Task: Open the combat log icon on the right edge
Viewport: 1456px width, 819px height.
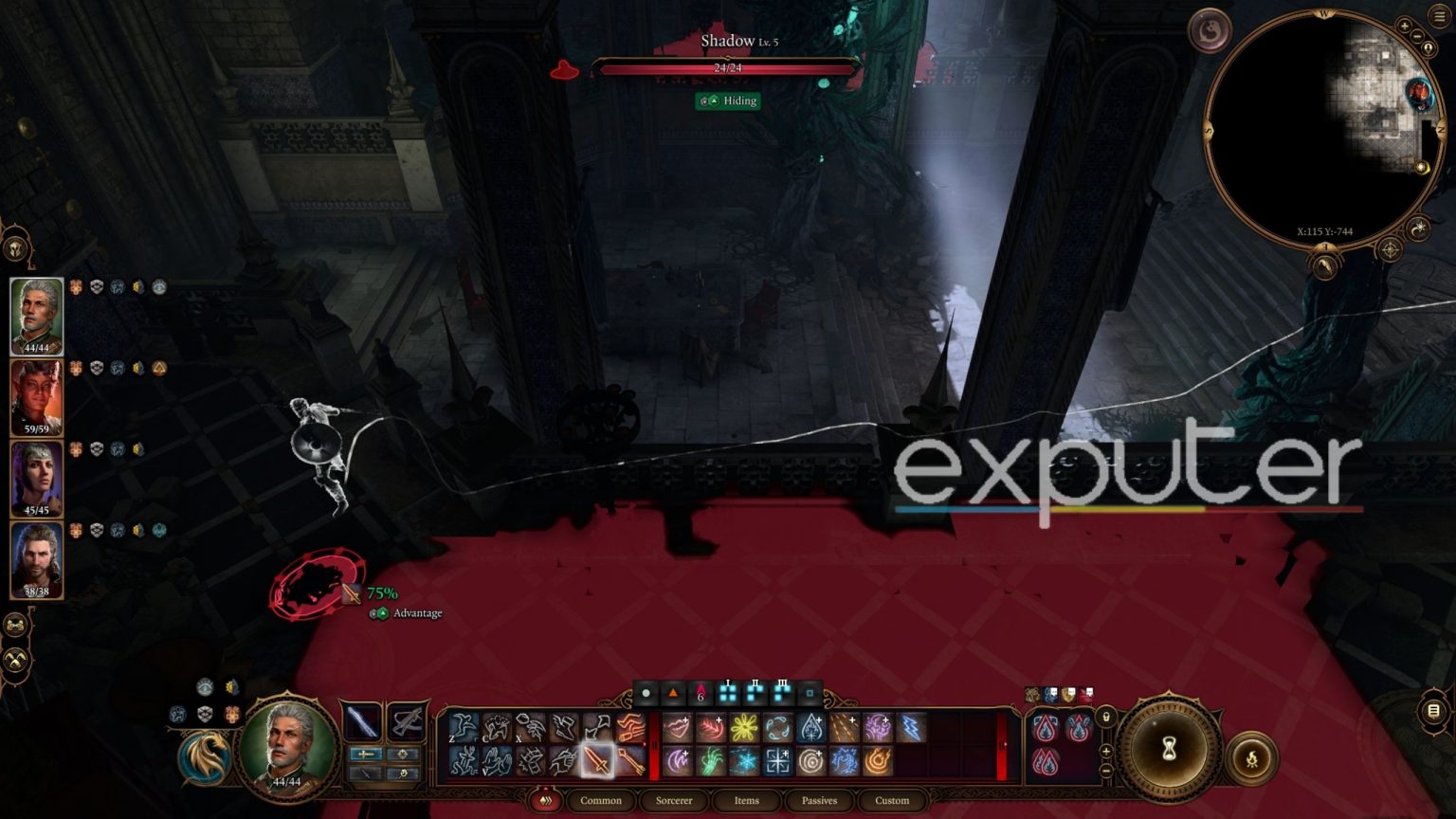Action: tap(1434, 711)
